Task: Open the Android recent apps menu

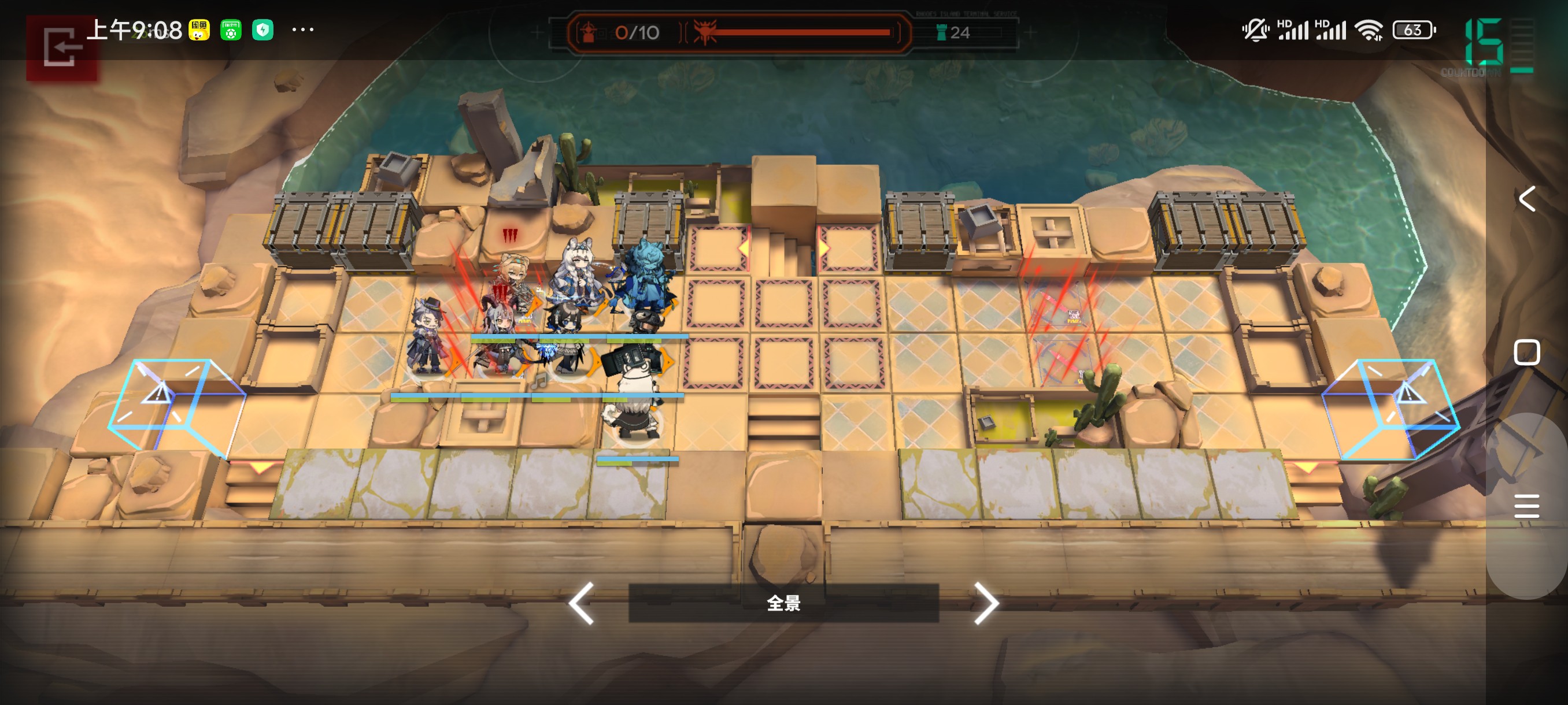Action: [1526, 506]
